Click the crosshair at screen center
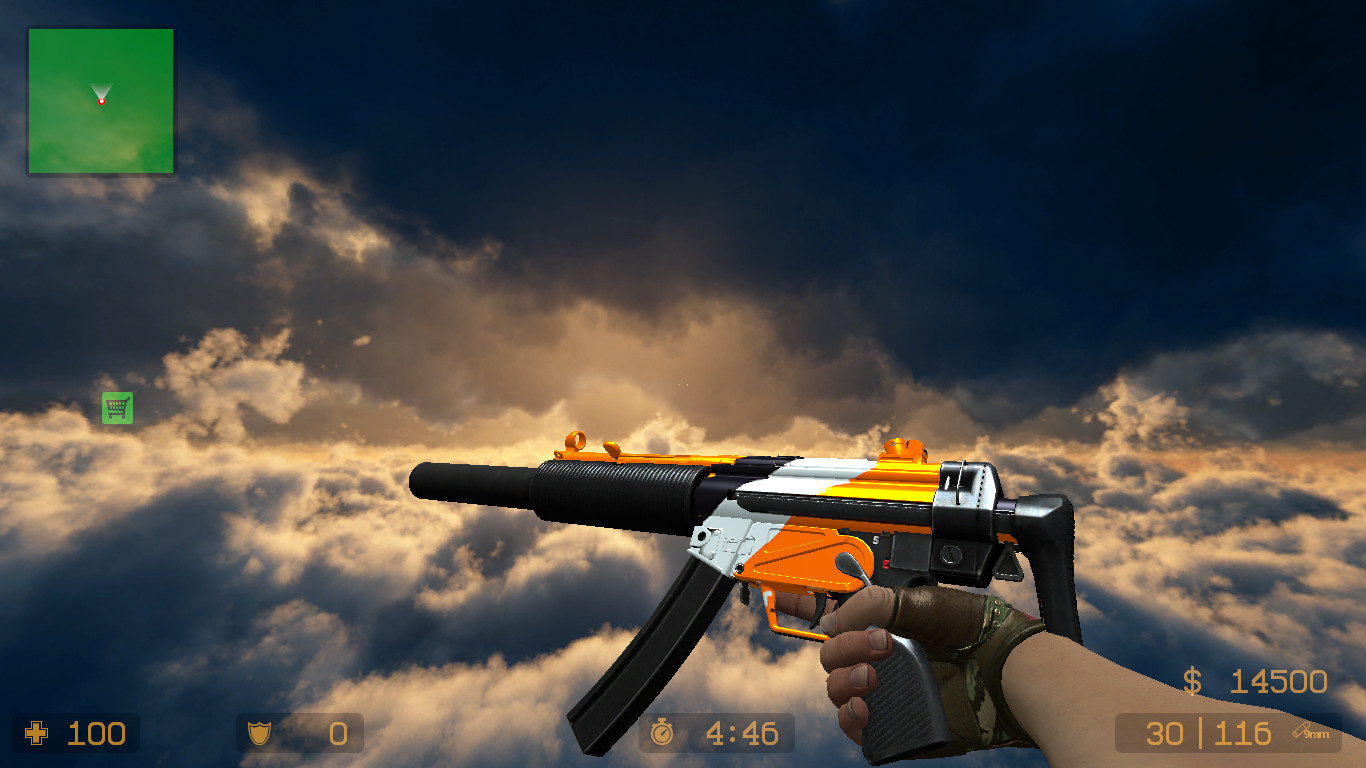The image size is (1366, 768). (x=683, y=384)
